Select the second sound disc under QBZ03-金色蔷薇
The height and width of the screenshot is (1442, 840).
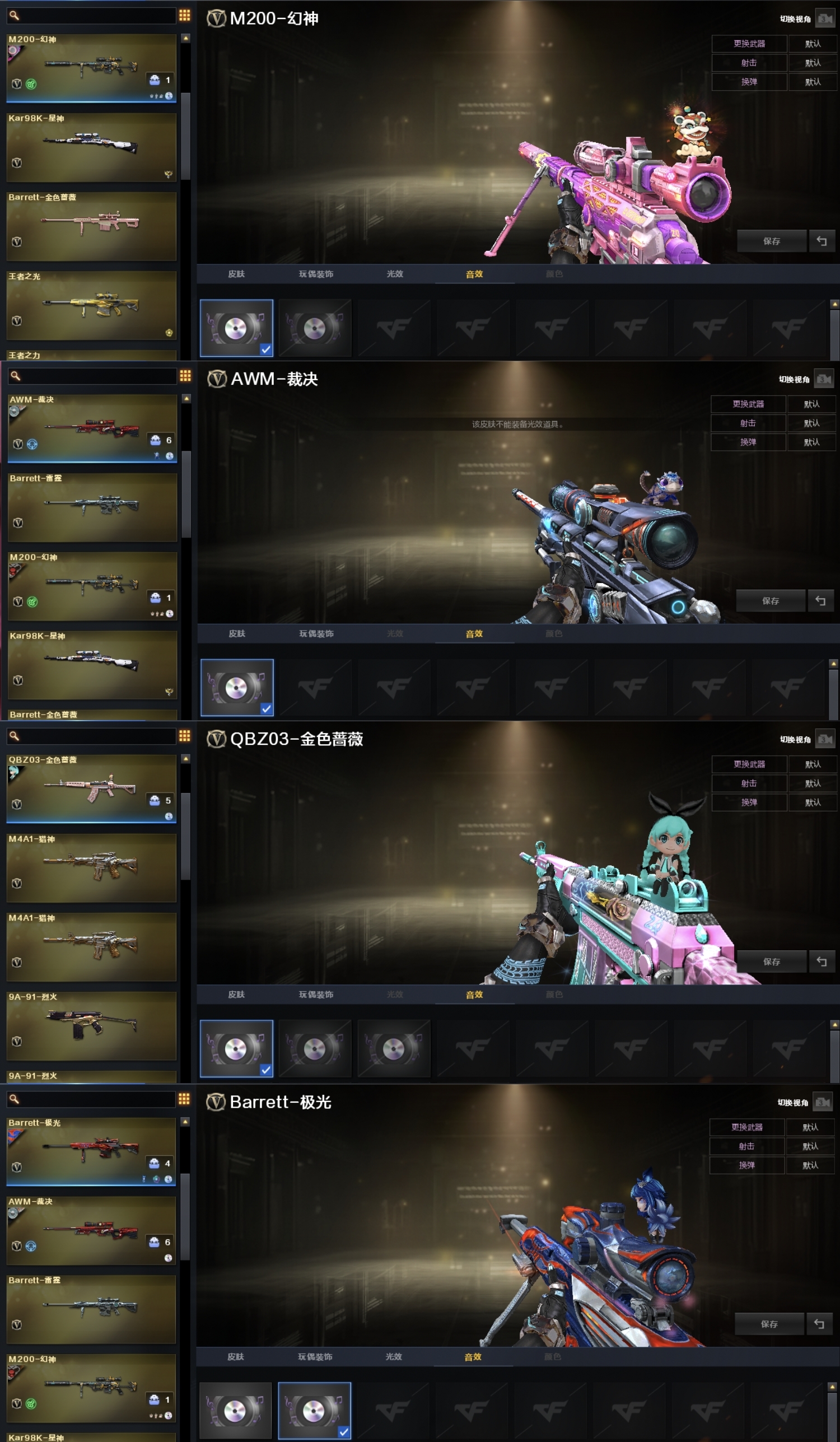click(x=315, y=1049)
